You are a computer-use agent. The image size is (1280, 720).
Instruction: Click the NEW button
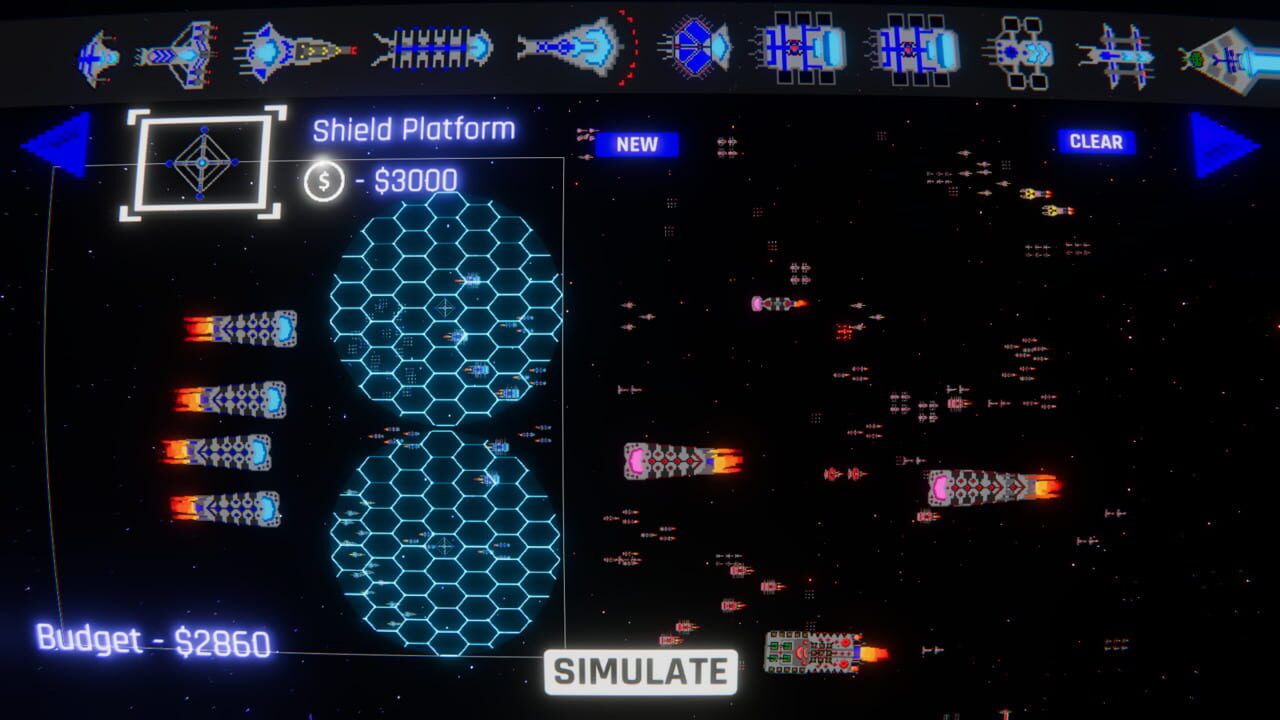click(x=637, y=144)
